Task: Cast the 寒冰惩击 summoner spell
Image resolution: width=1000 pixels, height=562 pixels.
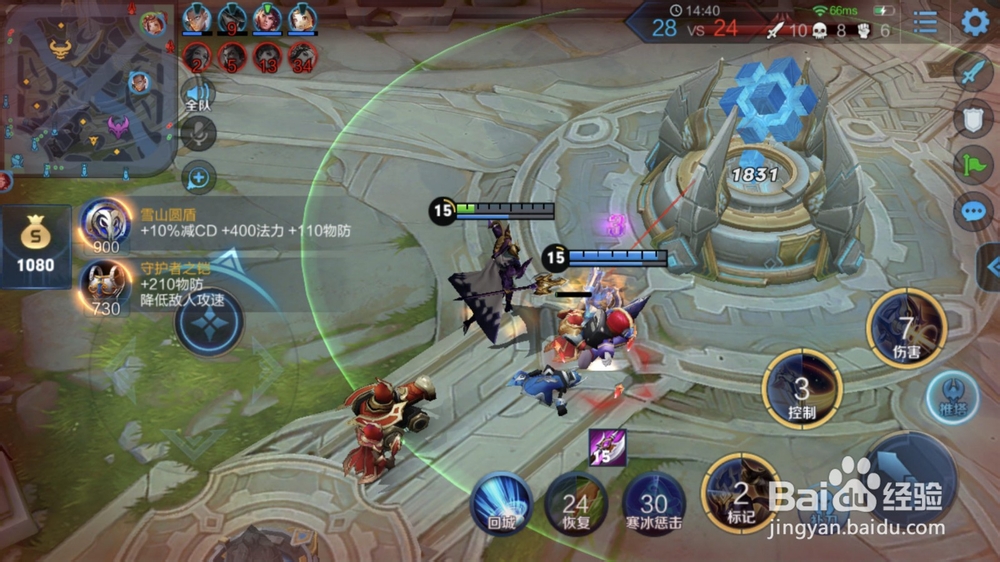Action: pos(654,503)
